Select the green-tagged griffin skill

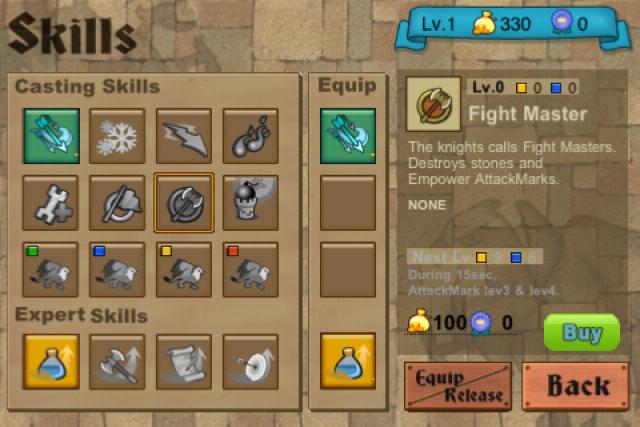click(51, 270)
